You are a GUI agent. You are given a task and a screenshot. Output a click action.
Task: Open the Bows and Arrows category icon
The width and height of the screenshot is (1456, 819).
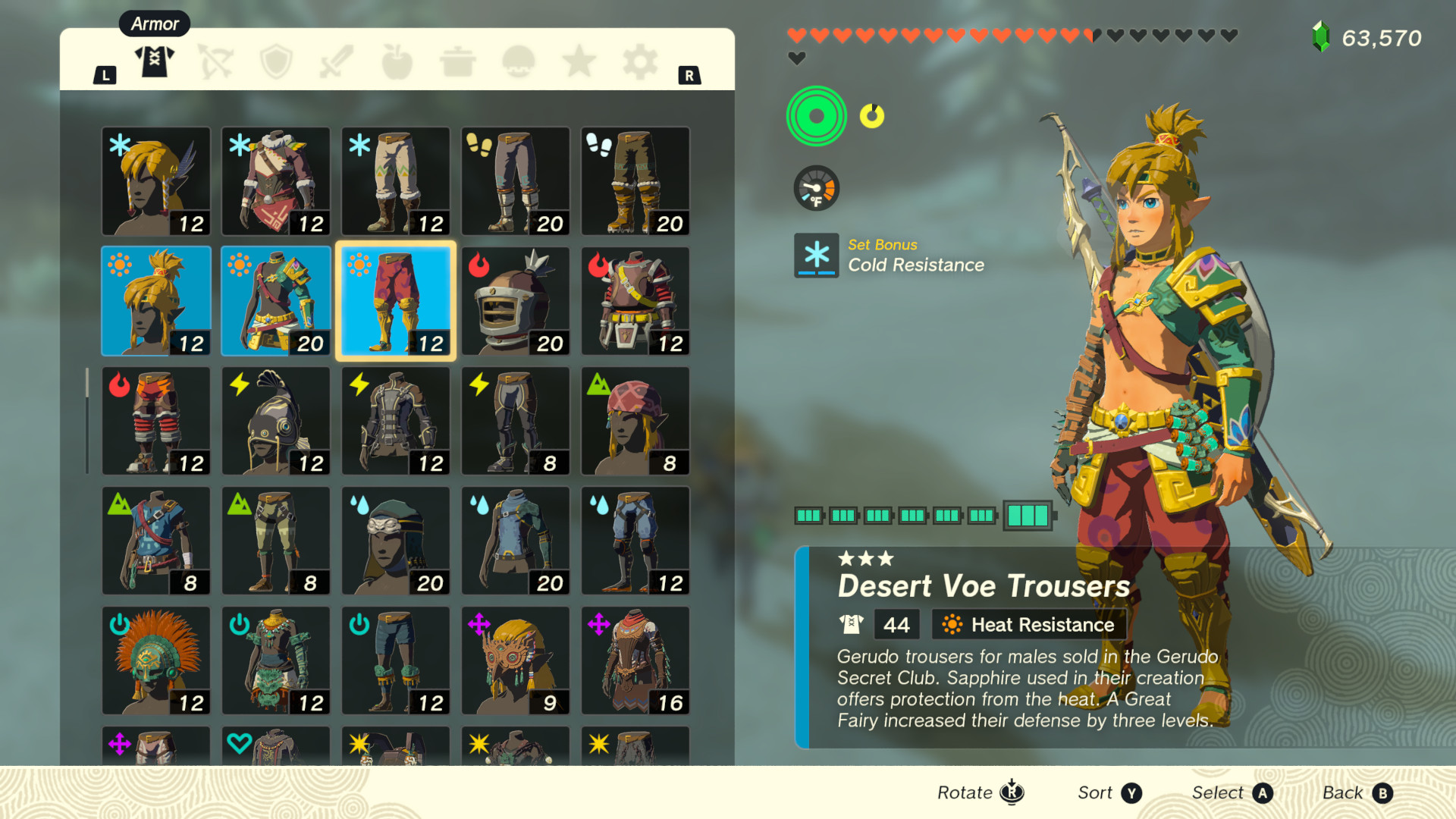tap(215, 61)
